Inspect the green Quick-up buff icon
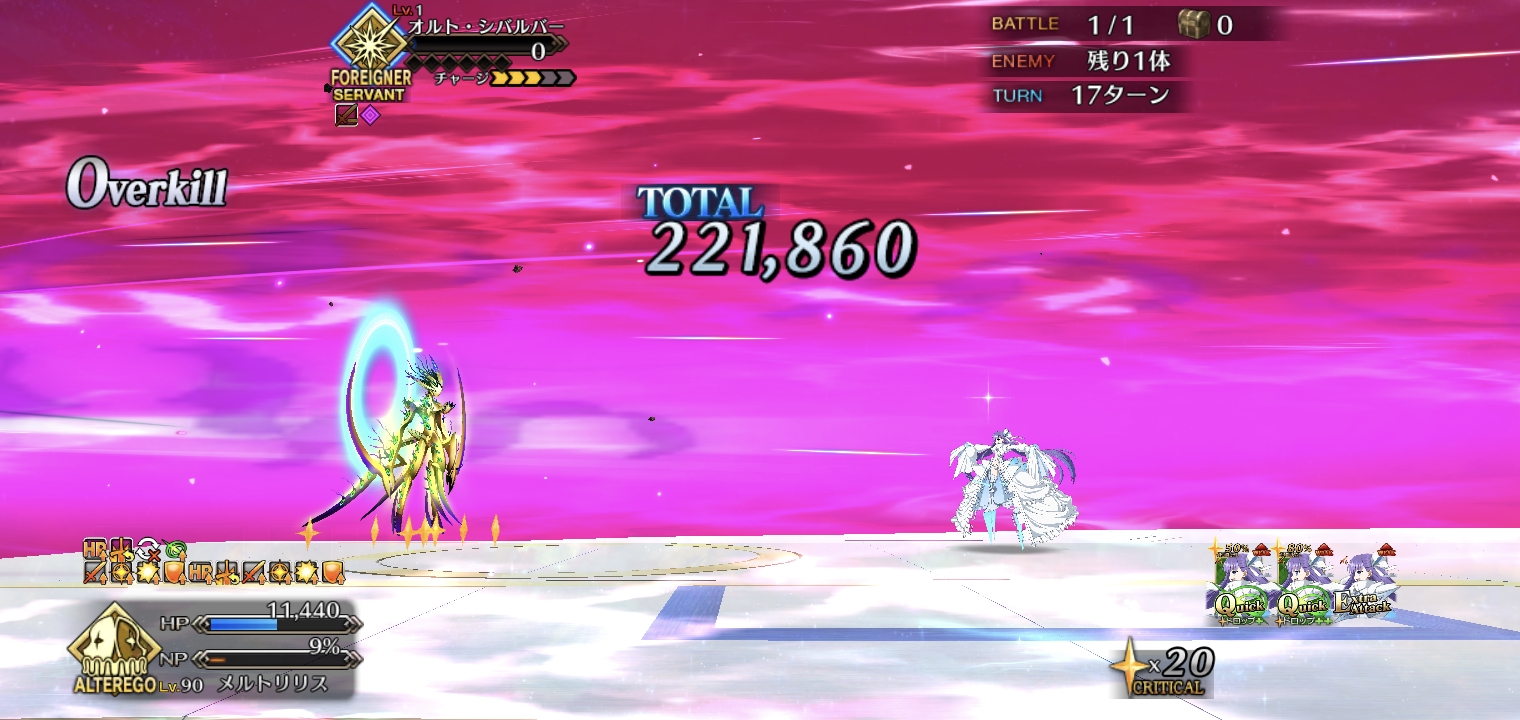Image resolution: width=1520 pixels, height=720 pixels. coord(175,549)
